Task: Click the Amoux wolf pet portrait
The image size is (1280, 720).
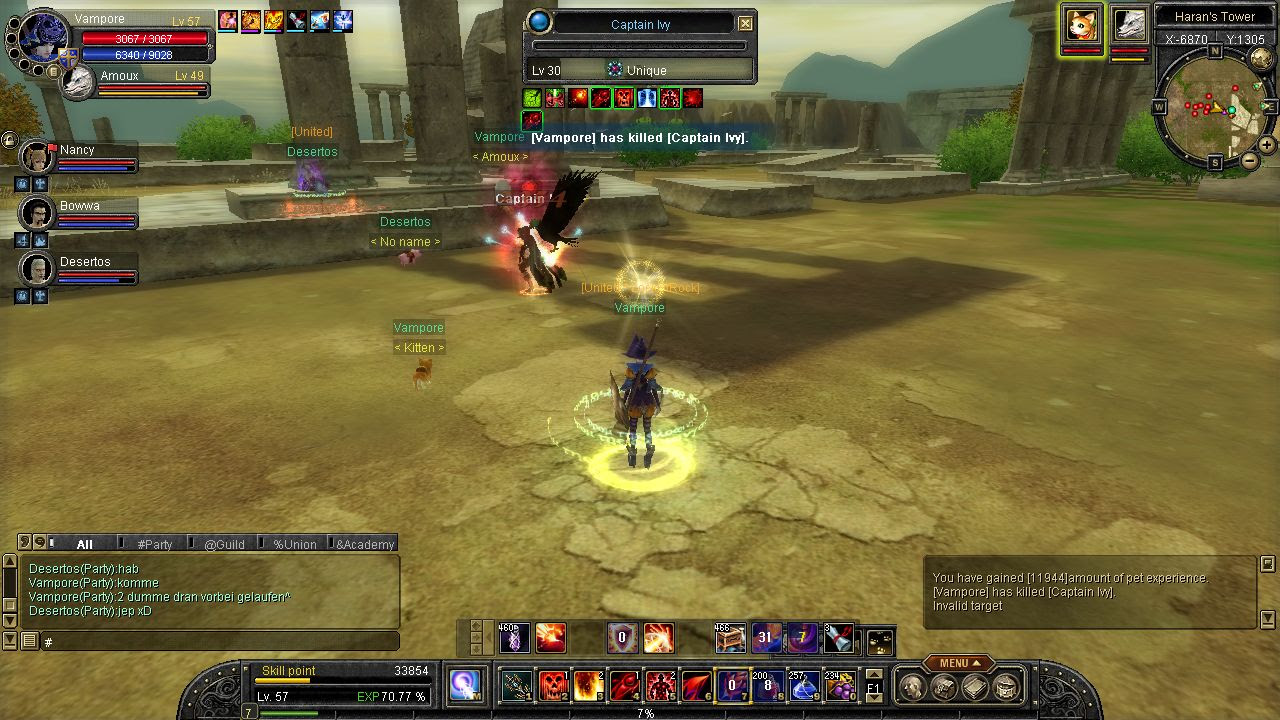Action: 77,84
